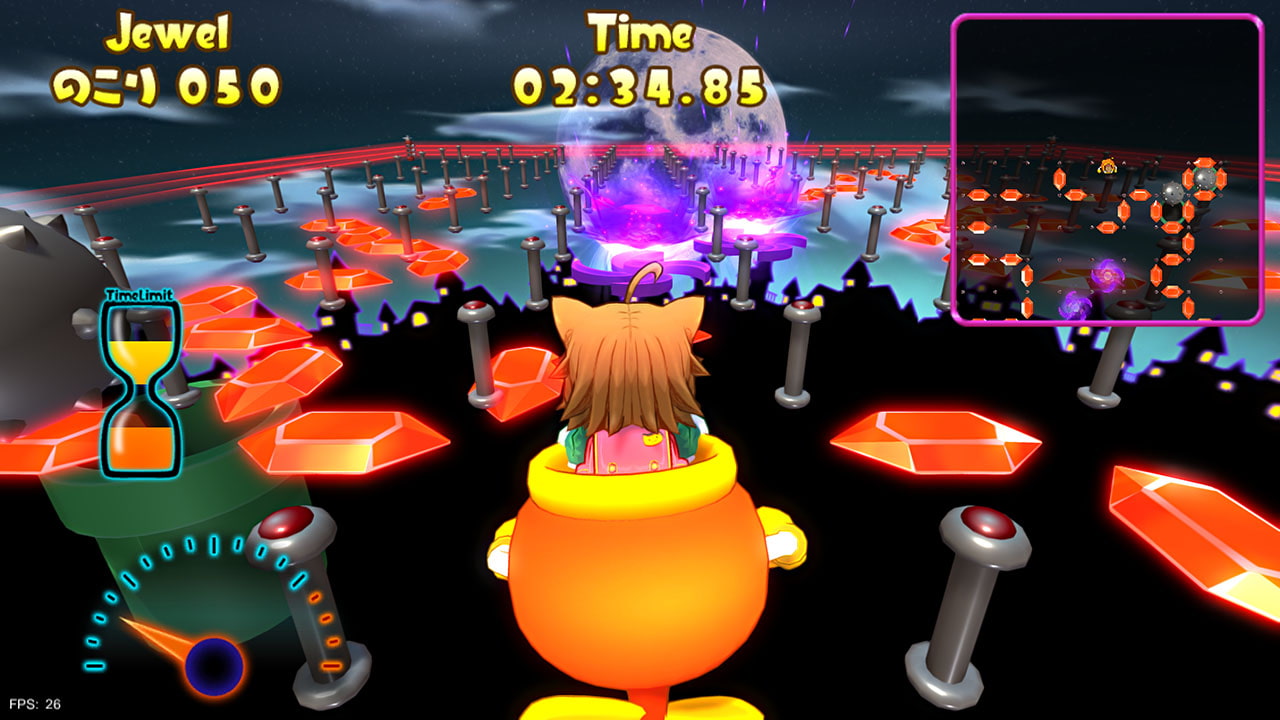Viewport: 1280px width, 720px height.
Task: Click the pink-framed minimap
Action: [x=1107, y=169]
